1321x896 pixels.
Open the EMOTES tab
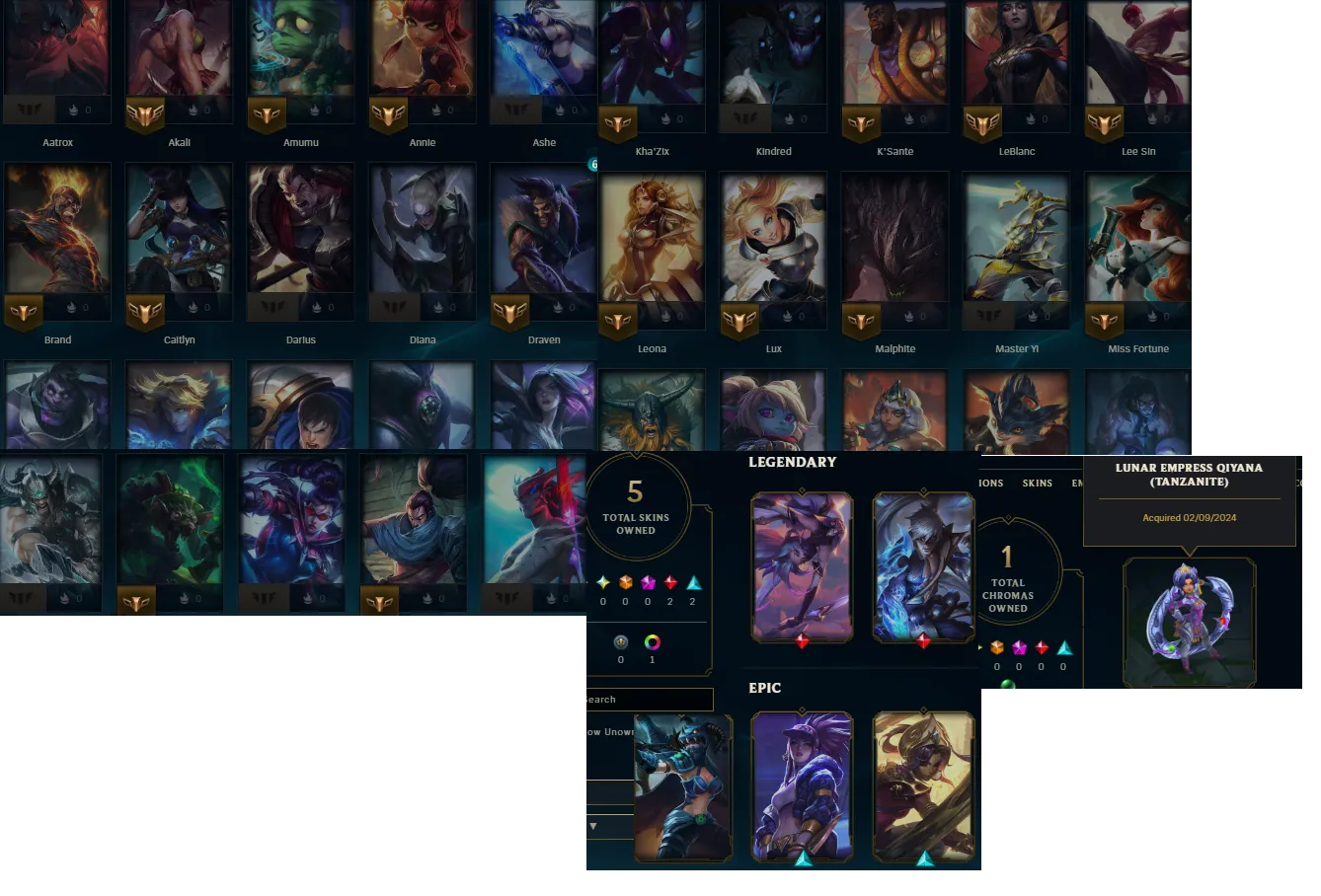1078,483
